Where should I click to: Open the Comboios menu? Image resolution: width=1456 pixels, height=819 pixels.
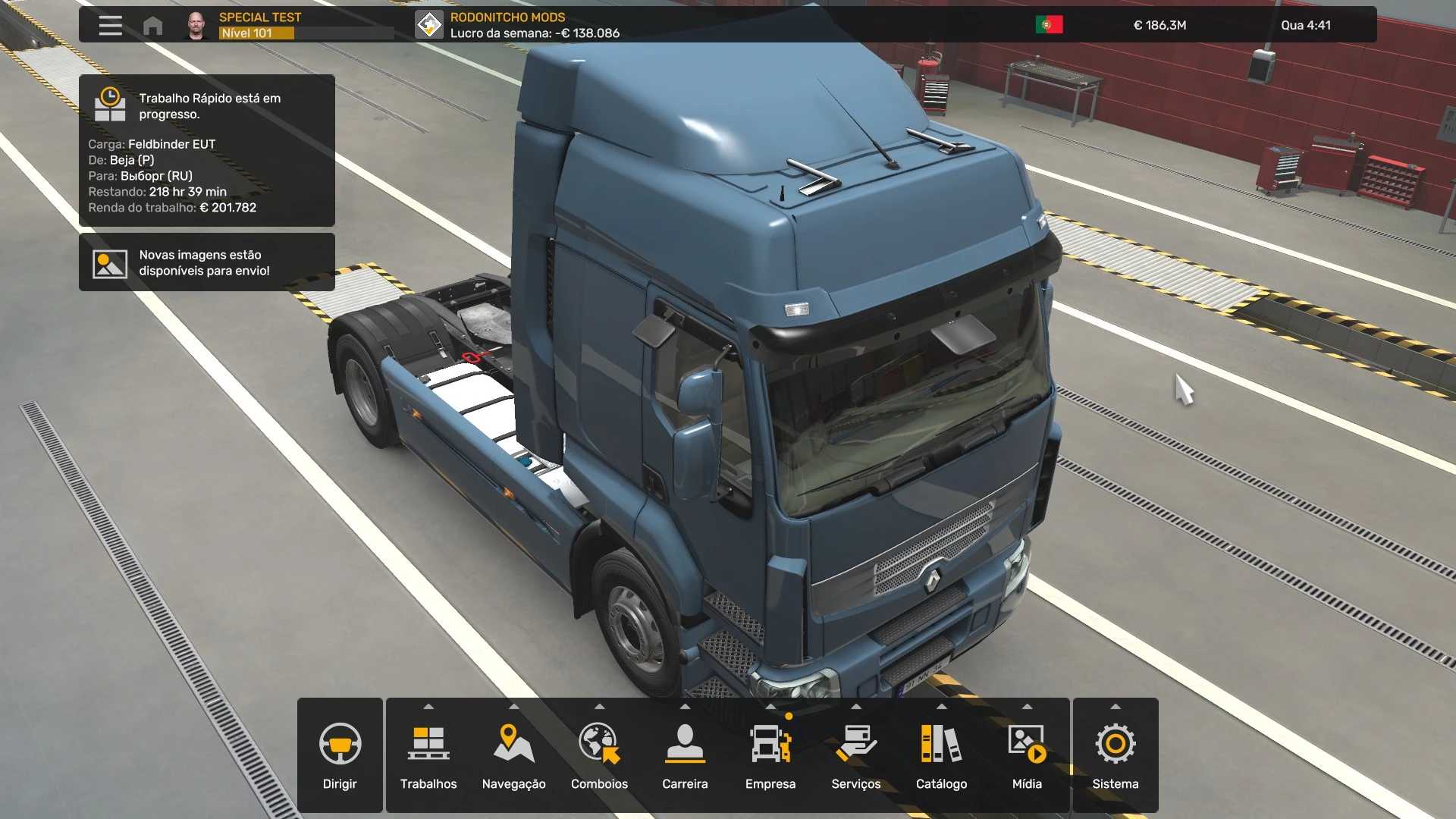pos(599,755)
